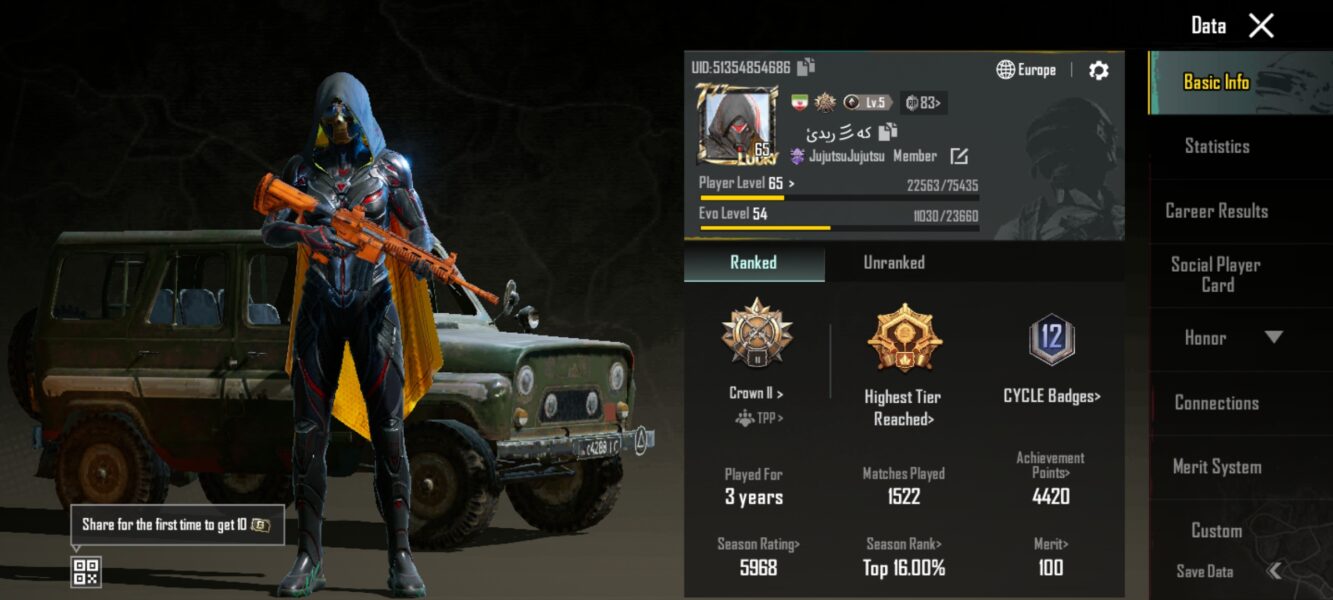The width and height of the screenshot is (1333, 600).
Task: Select the Ranked stats tab
Action: 753,263
